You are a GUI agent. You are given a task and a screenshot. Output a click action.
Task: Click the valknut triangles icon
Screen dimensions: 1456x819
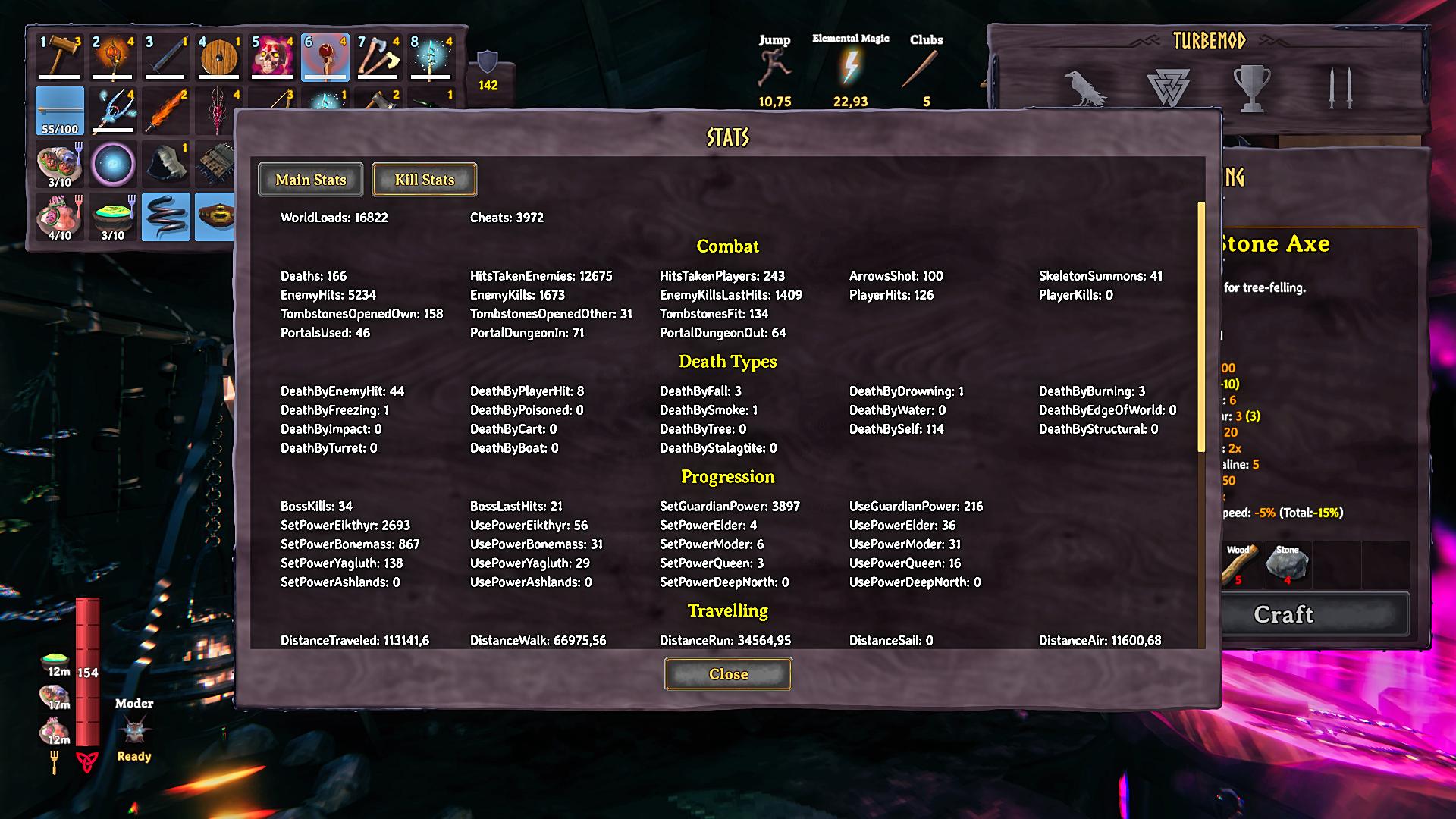click(x=1168, y=88)
